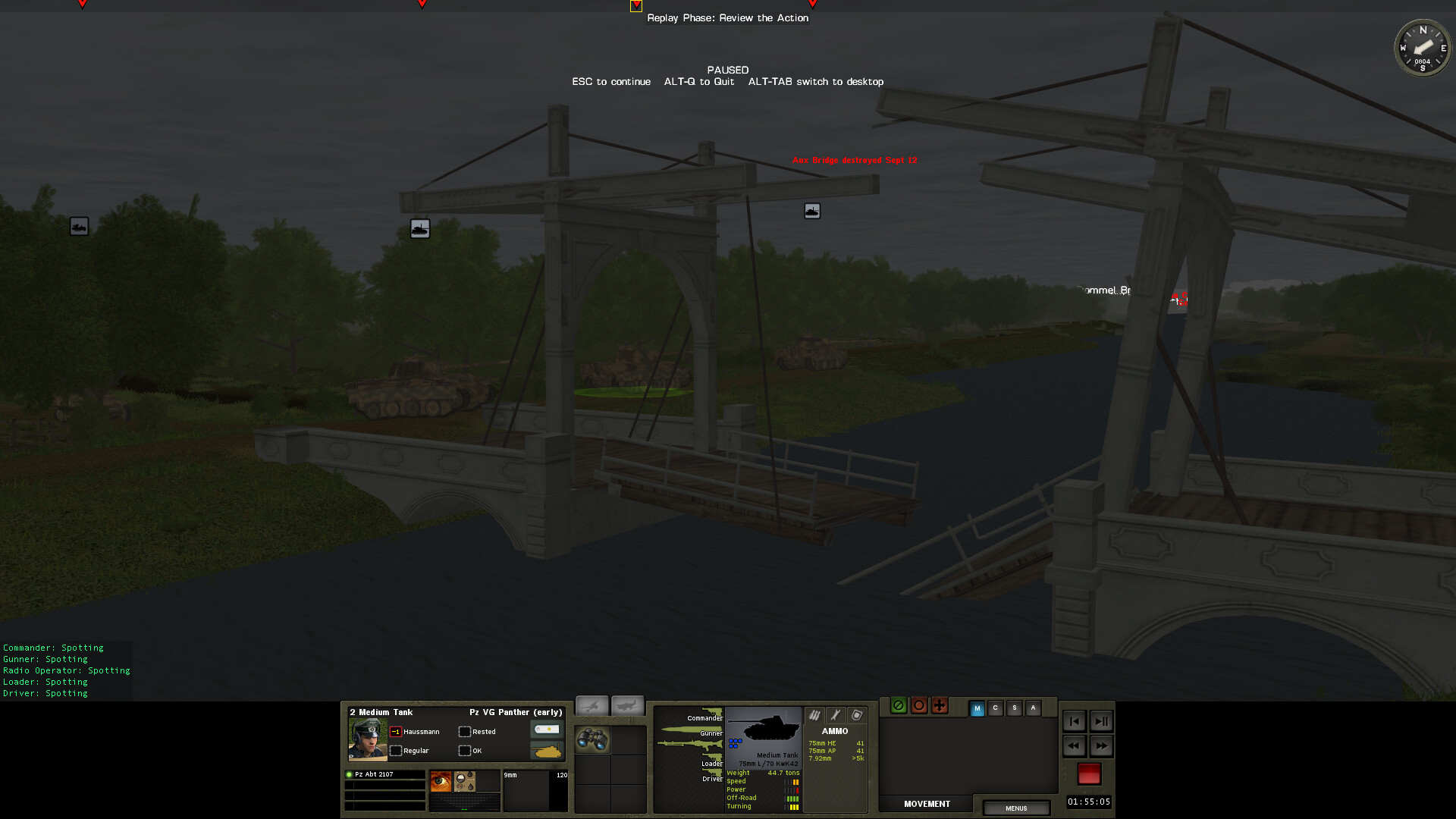The height and width of the screenshot is (819, 1456).
Task: Click the shield subsystems icon
Action: click(x=855, y=716)
